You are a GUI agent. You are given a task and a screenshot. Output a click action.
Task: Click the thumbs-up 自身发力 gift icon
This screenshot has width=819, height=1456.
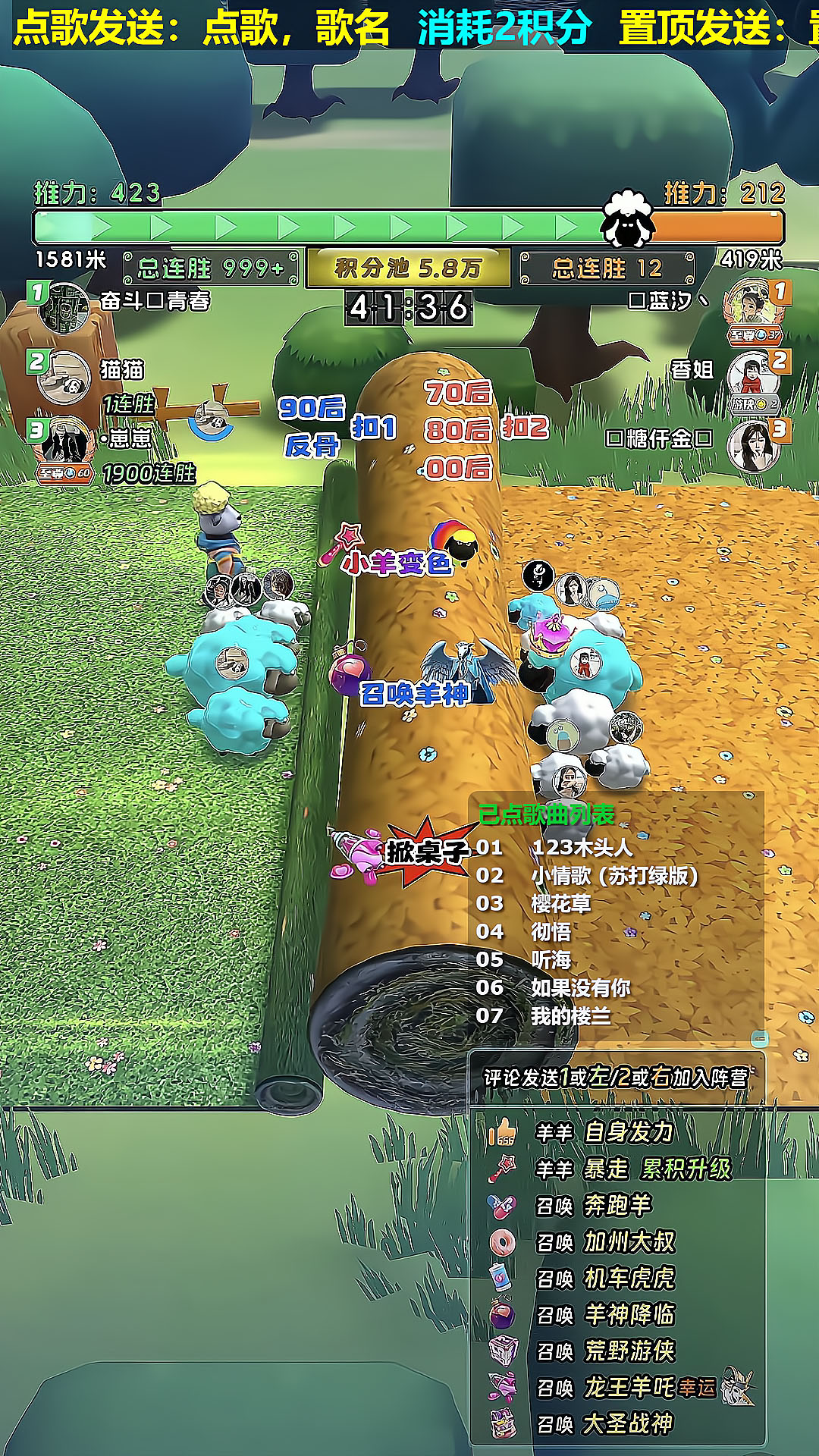(x=502, y=1132)
